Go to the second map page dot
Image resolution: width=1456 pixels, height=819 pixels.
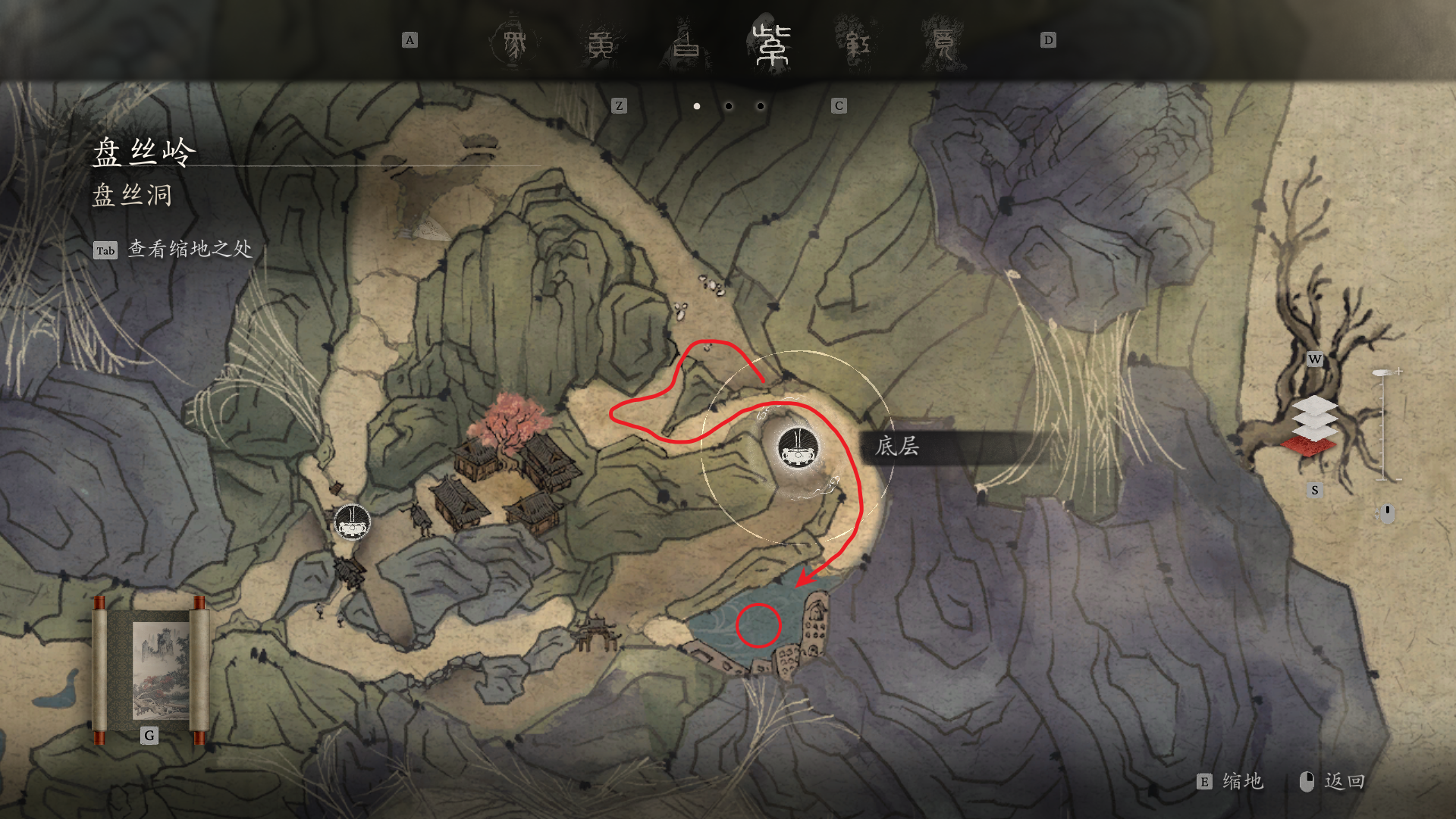(729, 106)
